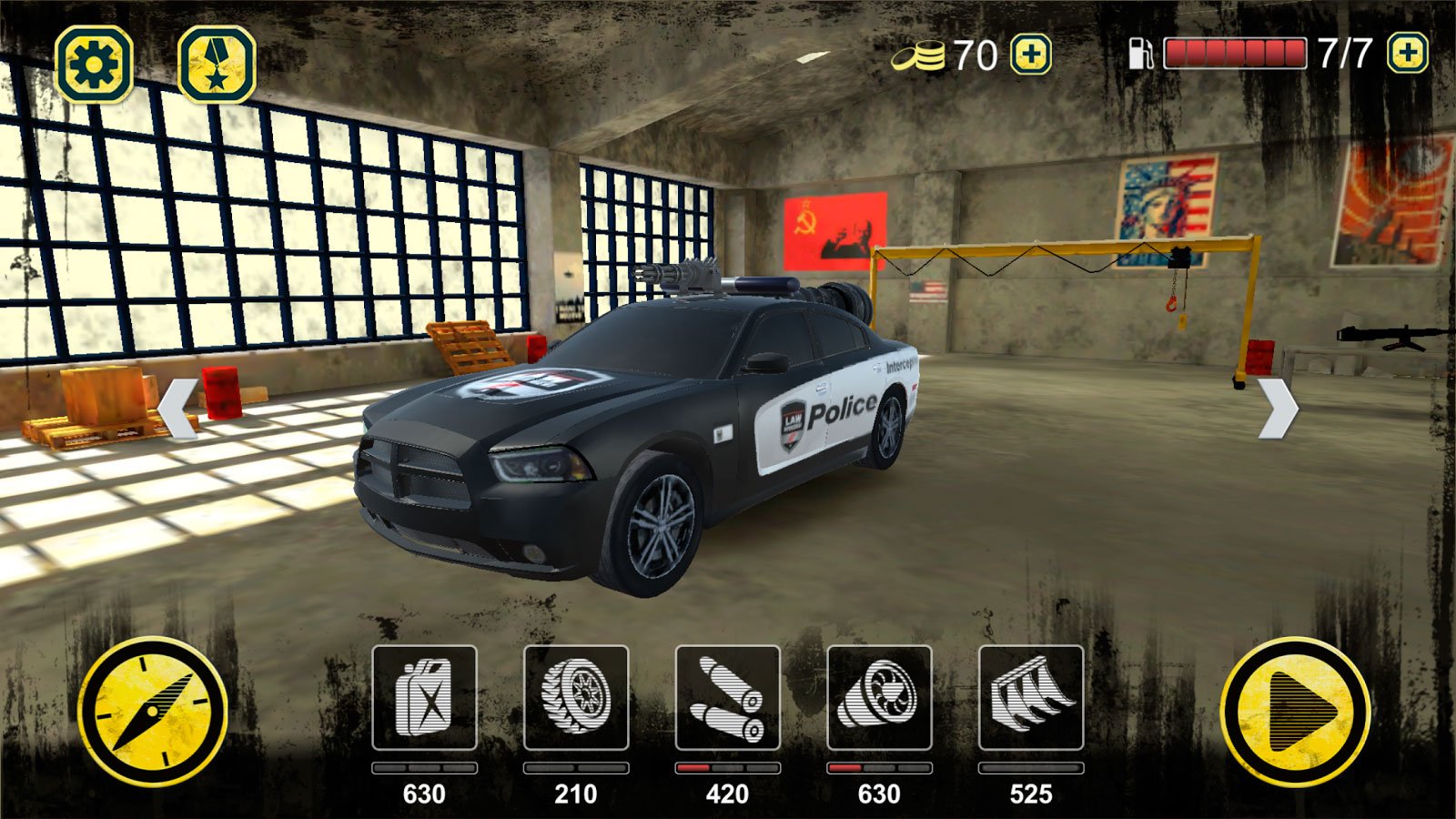Switch to the previous vehicle

tap(178, 409)
